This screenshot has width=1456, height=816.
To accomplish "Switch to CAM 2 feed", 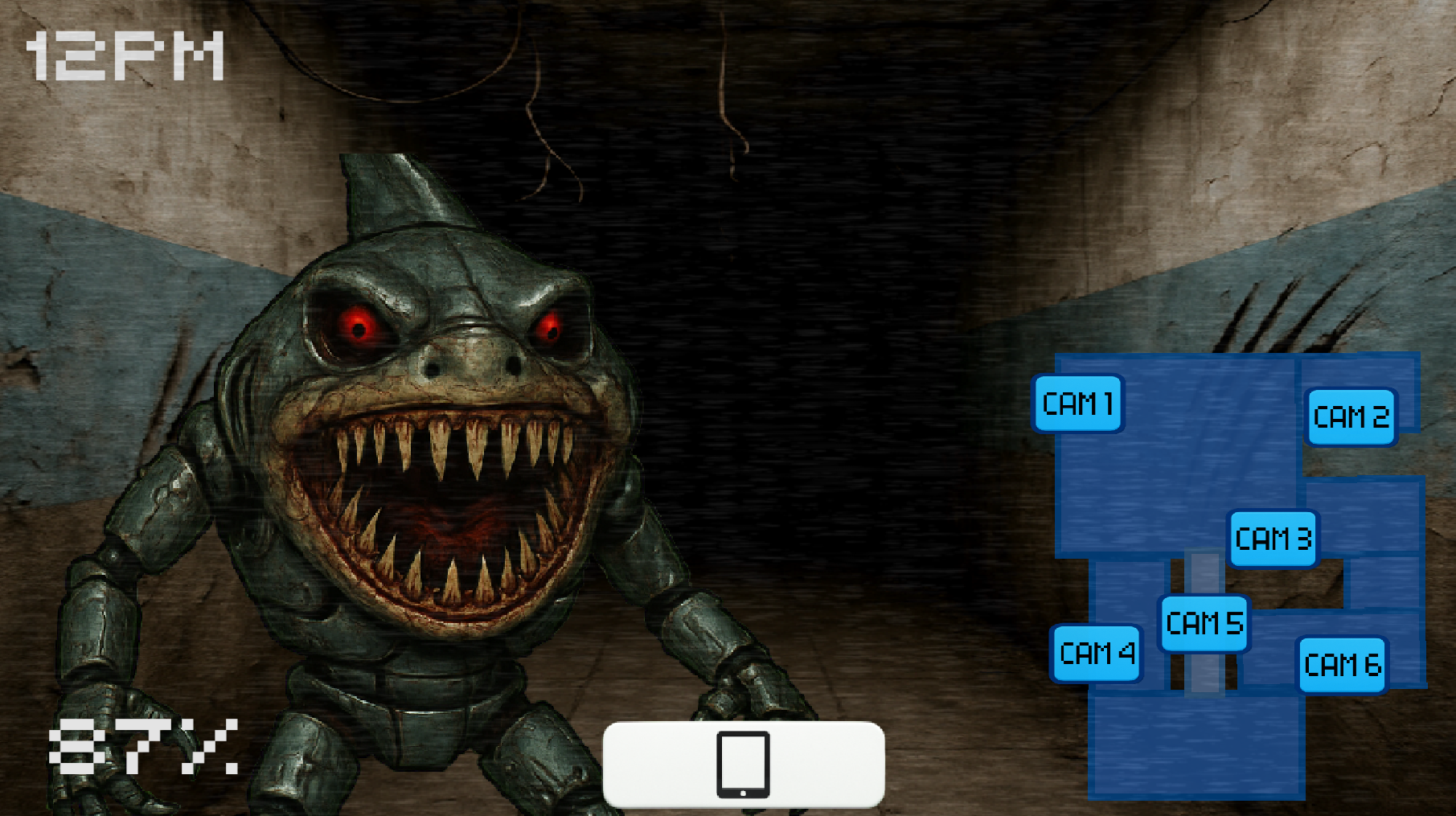I will tap(1351, 416).
